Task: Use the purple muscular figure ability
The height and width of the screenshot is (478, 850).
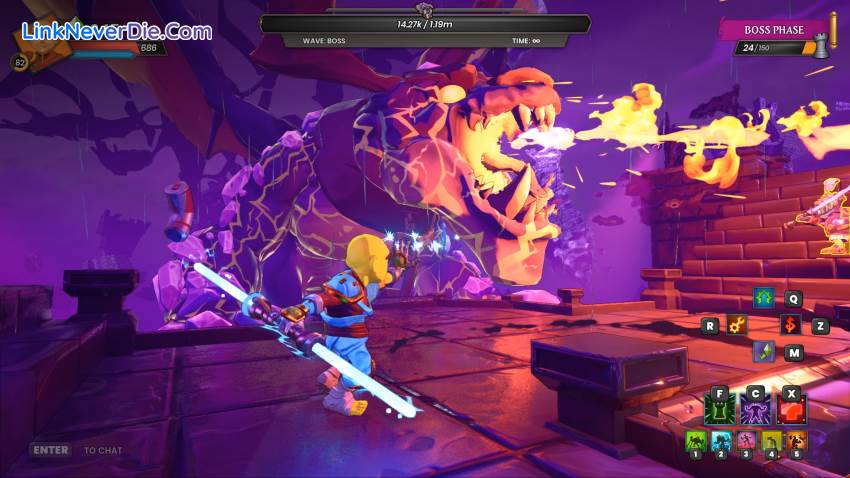Action: coord(755,408)
